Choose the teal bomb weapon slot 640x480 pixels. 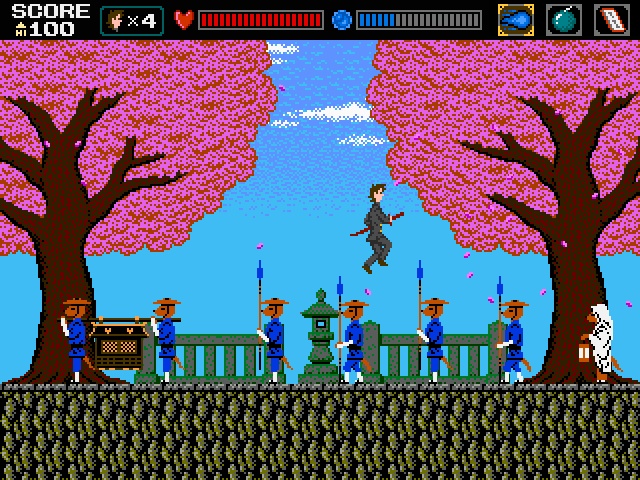564,20
